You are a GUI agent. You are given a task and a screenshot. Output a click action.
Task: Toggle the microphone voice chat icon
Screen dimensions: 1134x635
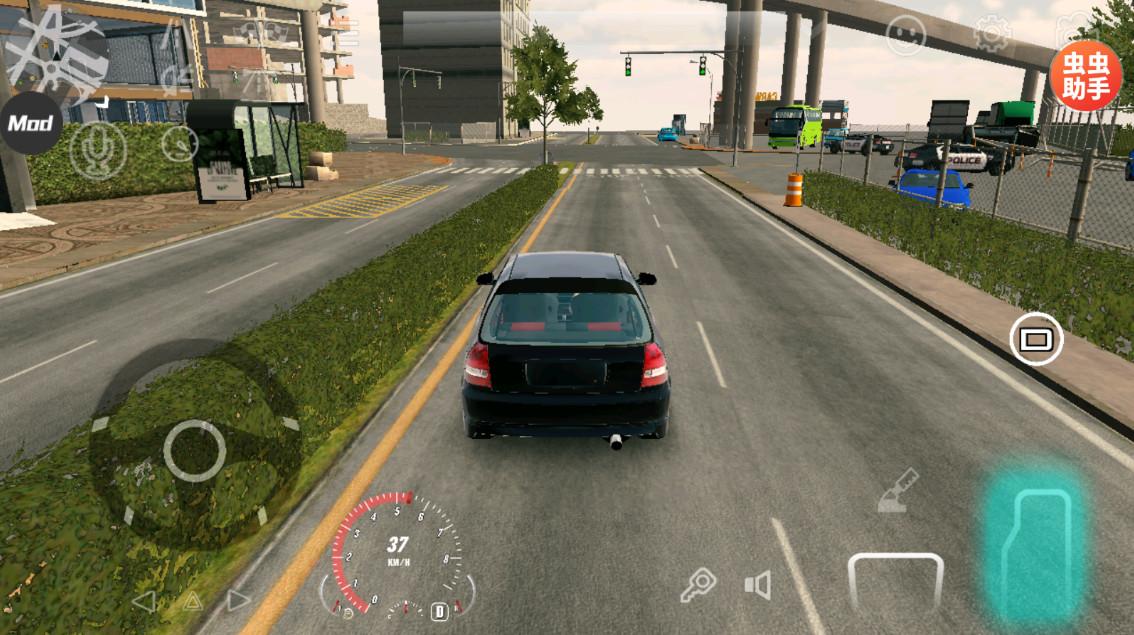click(98, 150)
